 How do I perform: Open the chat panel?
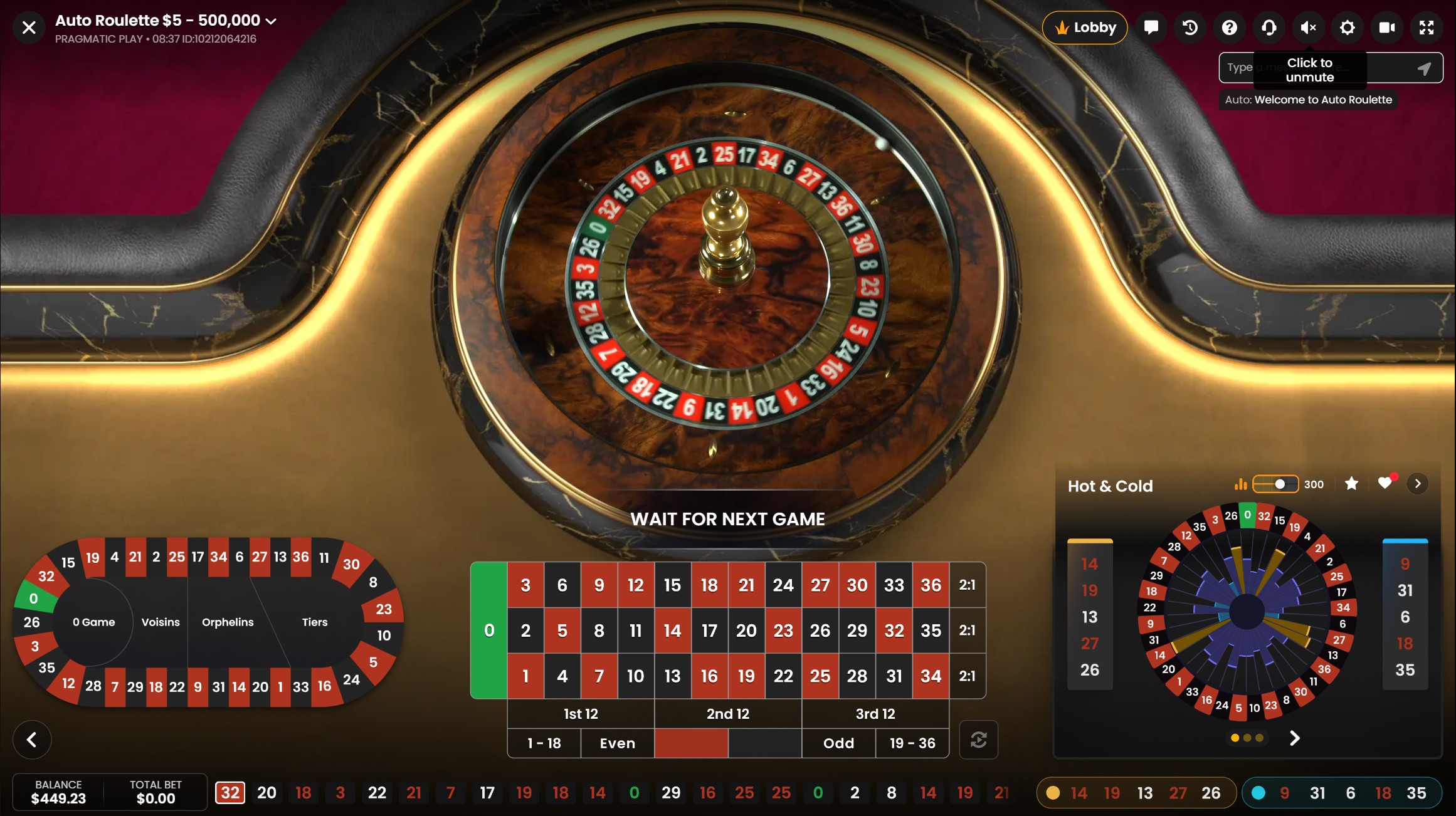[x=1151, y=27]
